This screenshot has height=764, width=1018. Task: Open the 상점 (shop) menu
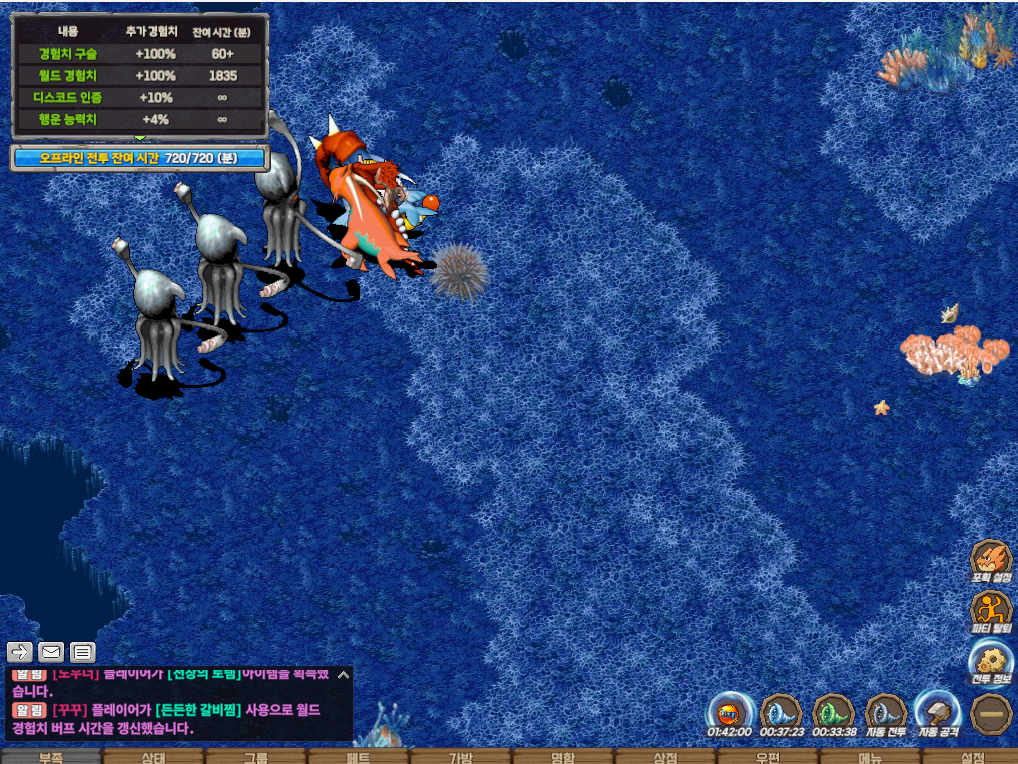coord(665,757)
